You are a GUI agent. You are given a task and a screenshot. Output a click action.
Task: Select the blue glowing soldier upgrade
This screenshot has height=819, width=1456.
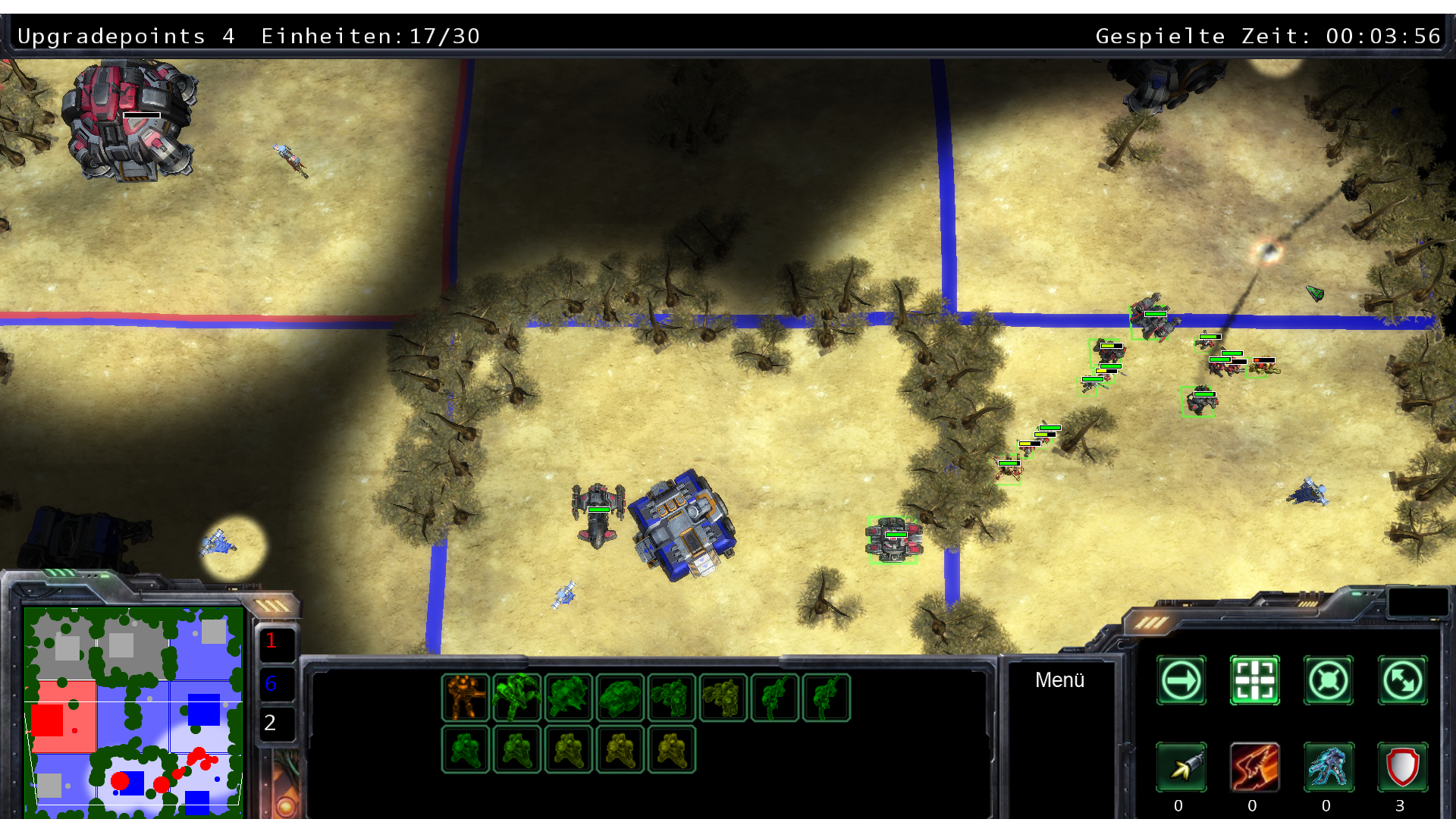[x=1328, y=767]
